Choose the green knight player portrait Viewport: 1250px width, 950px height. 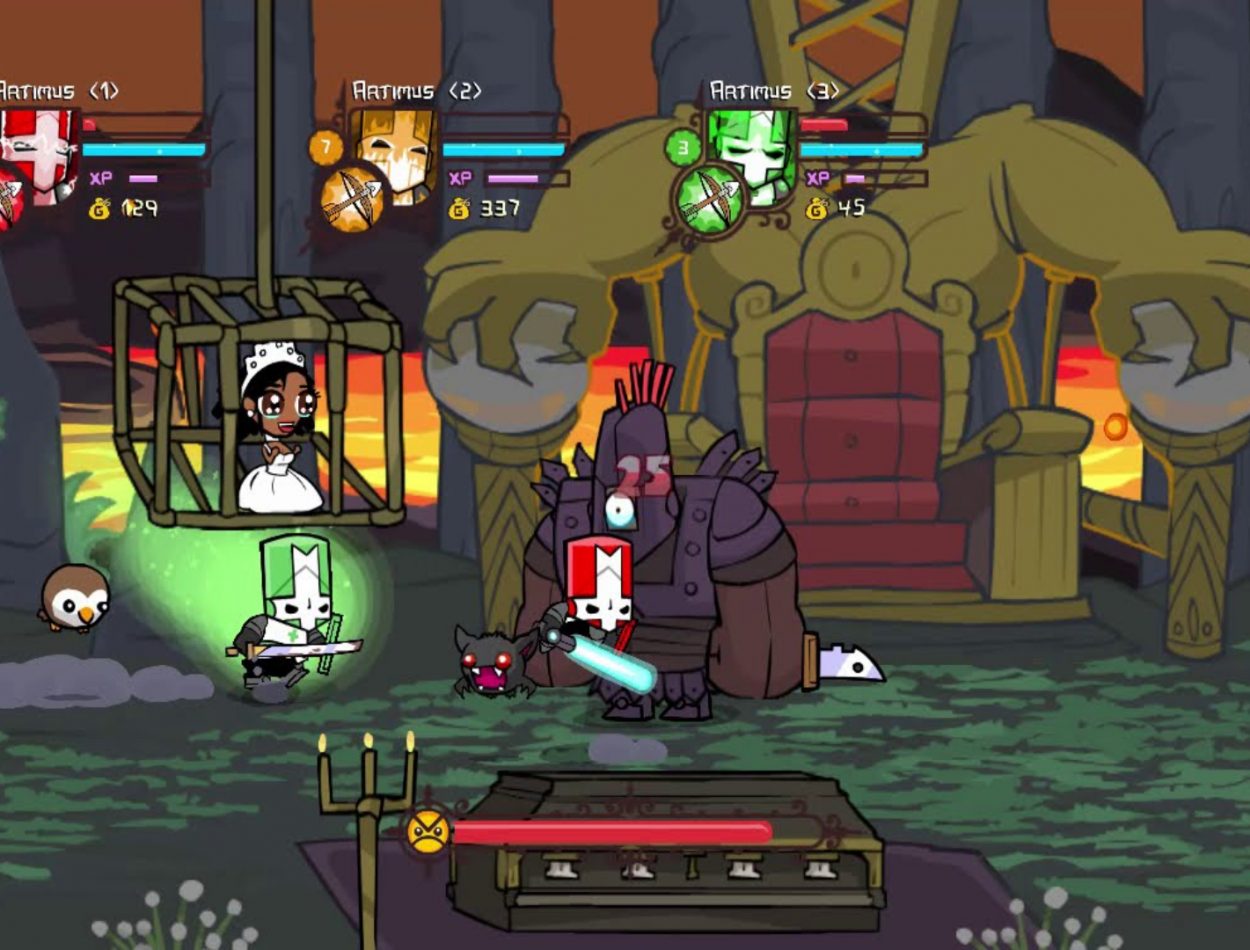coord(753,150)
